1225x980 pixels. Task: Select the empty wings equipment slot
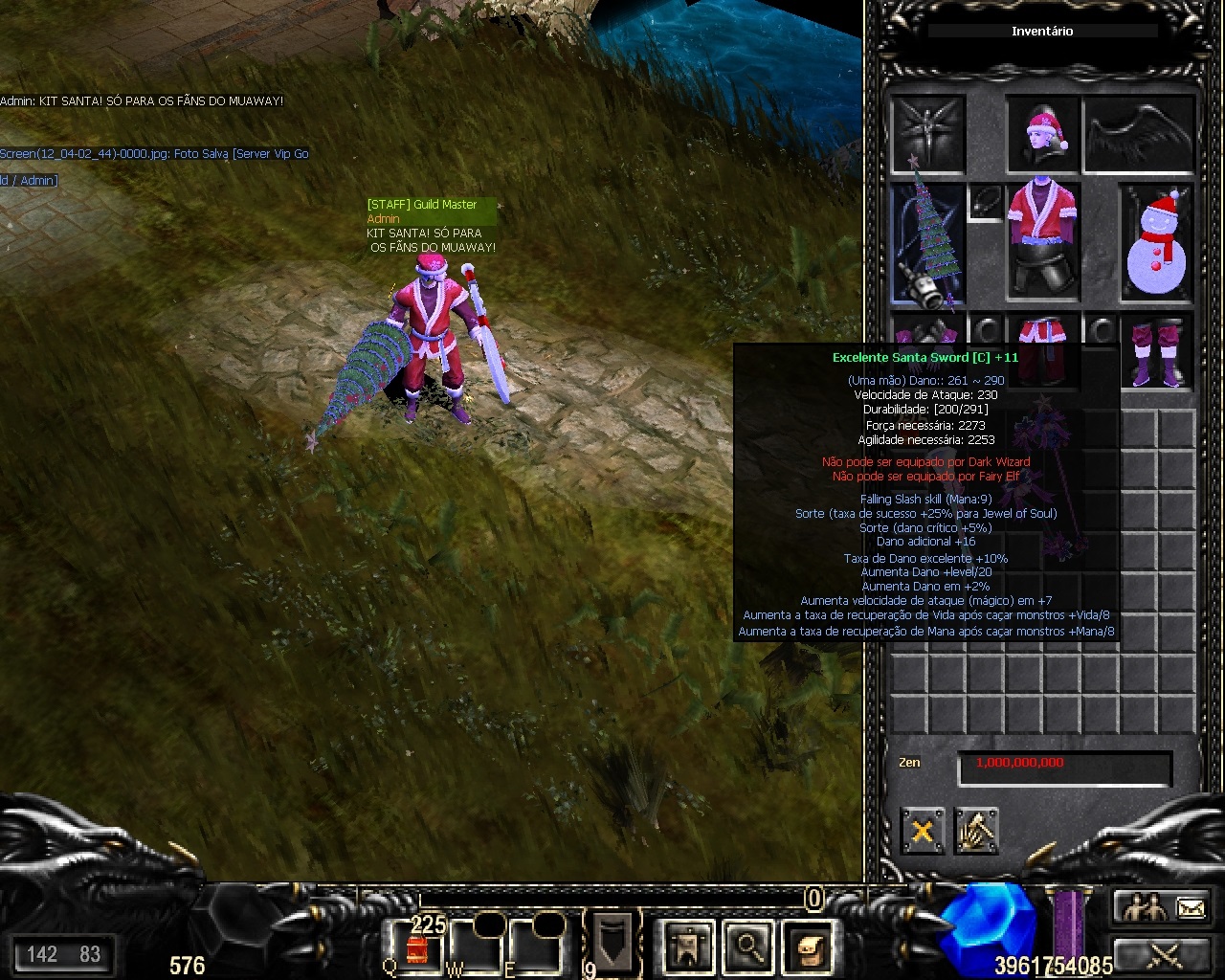pyautogui.click(x=1139, y=133)
